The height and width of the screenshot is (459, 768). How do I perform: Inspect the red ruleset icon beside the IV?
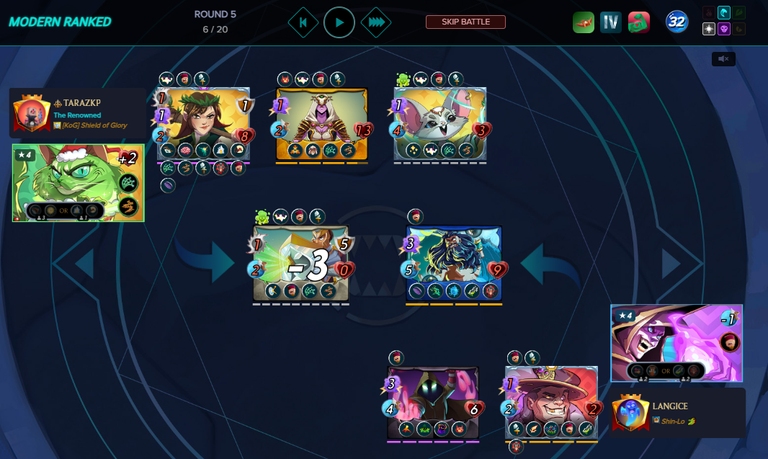(x=639, y=22)
